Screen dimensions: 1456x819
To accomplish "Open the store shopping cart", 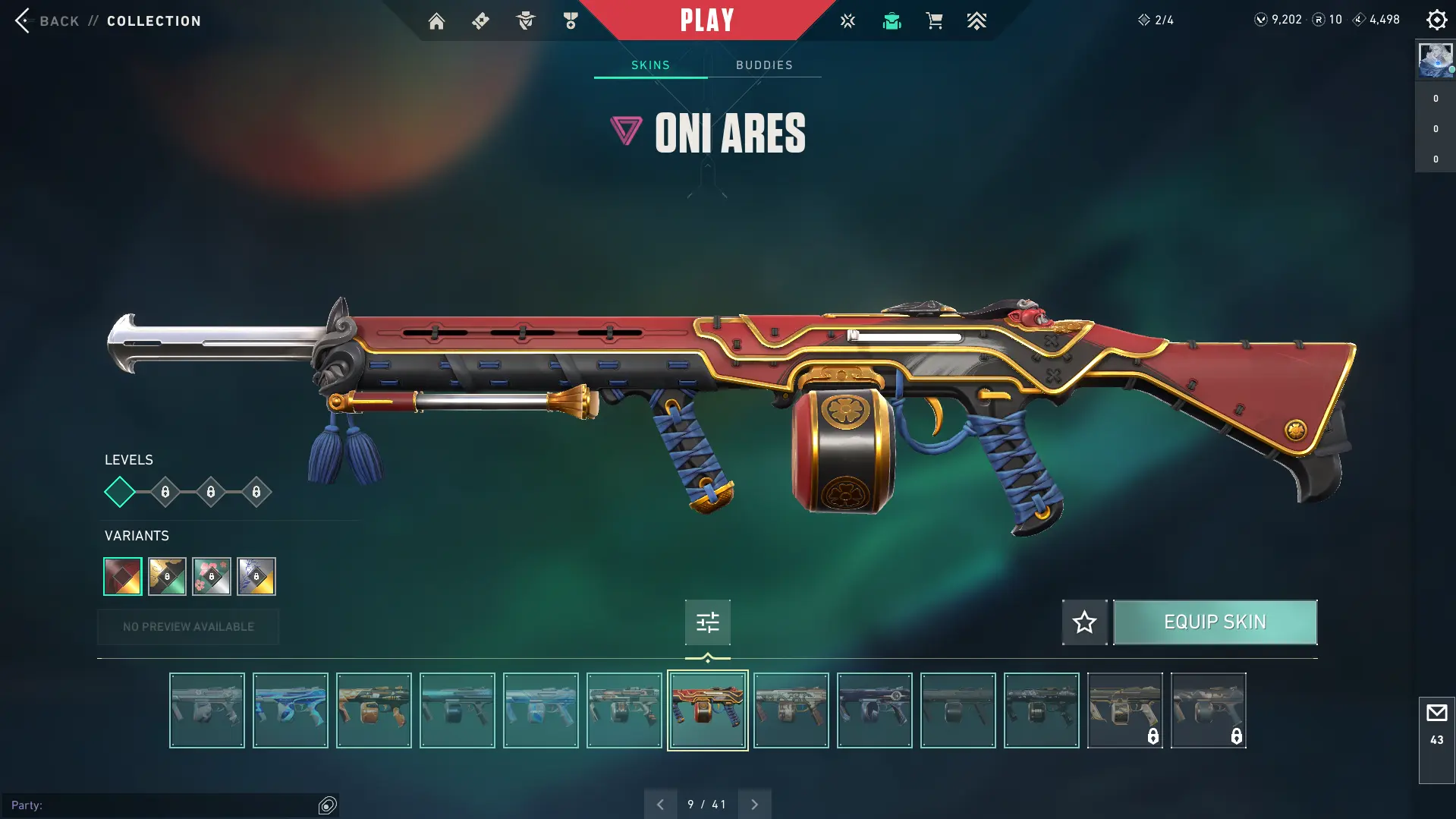I will coord(934,21).
